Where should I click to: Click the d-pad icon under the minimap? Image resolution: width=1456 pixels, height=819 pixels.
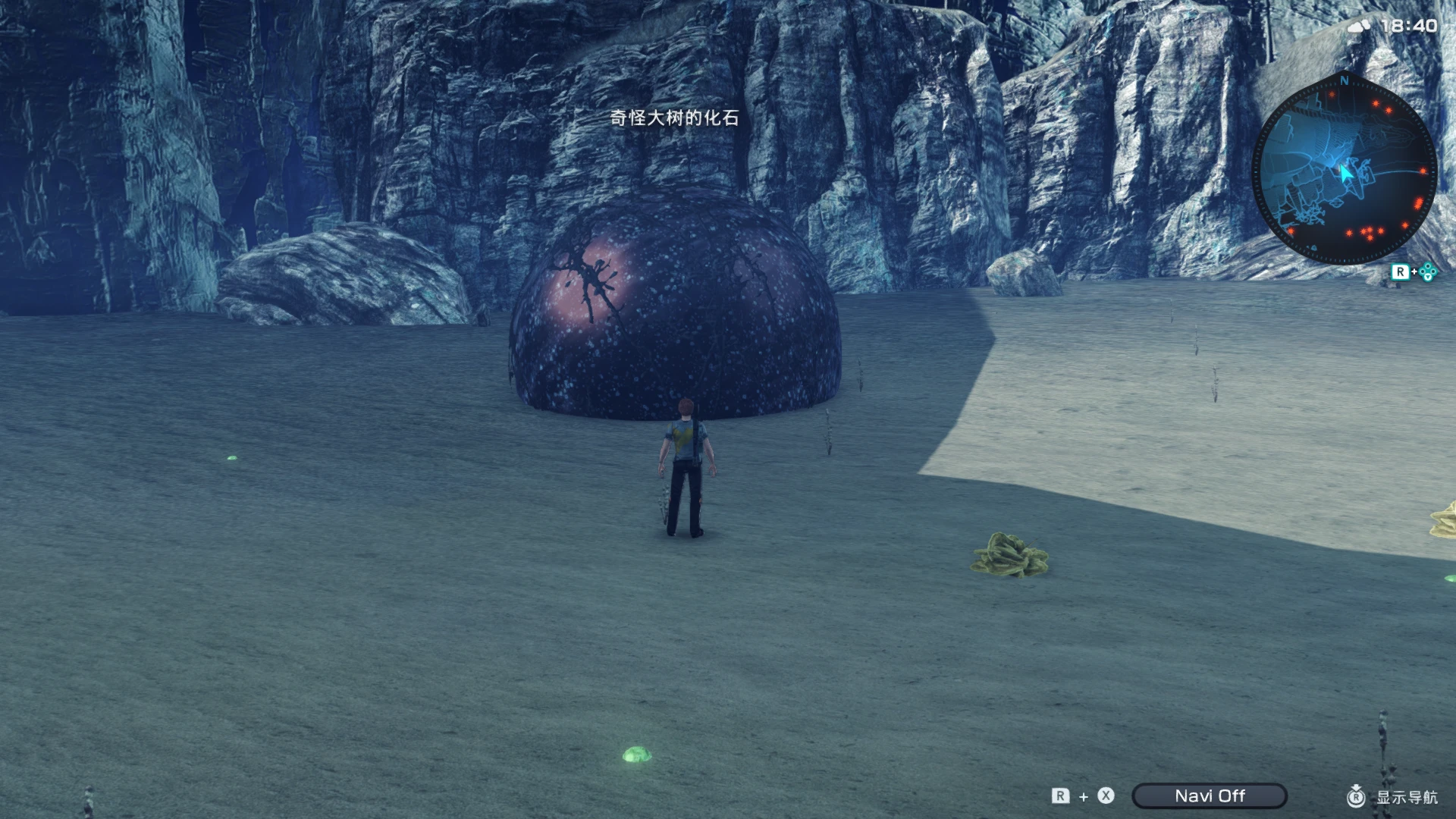point(1428,271)
